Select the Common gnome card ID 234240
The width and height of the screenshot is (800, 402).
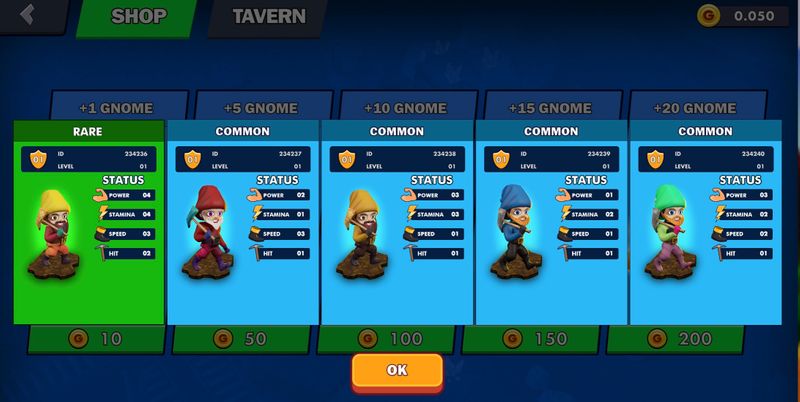tap(705, 222)
